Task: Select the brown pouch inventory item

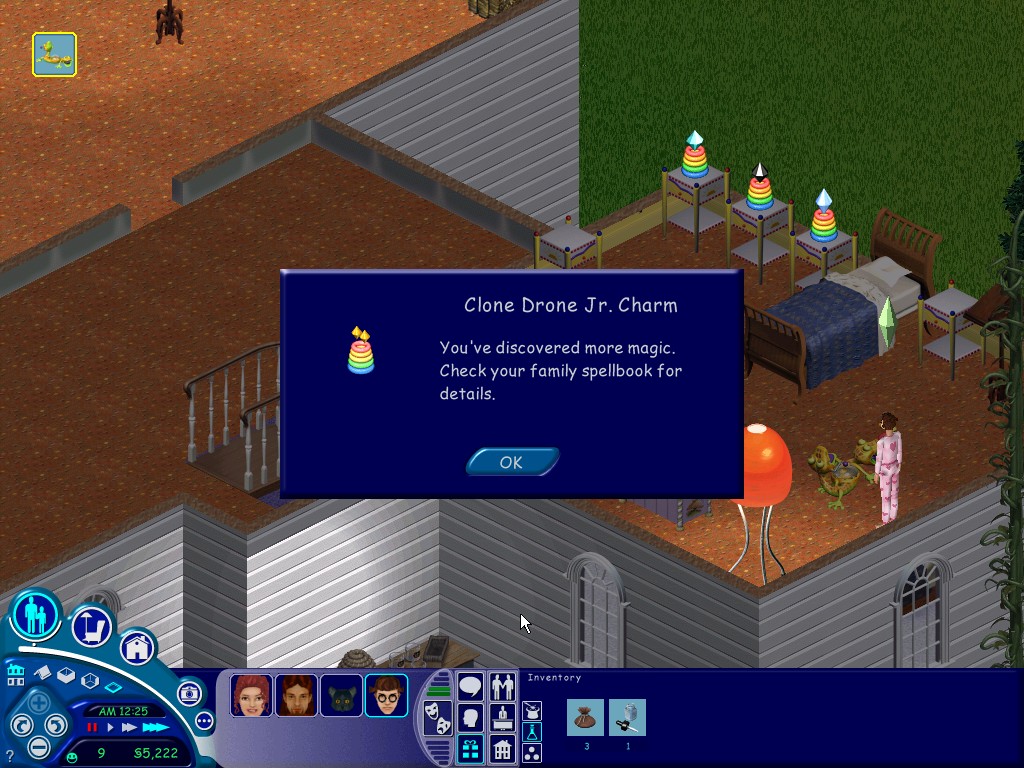Action: coord(585,717)
